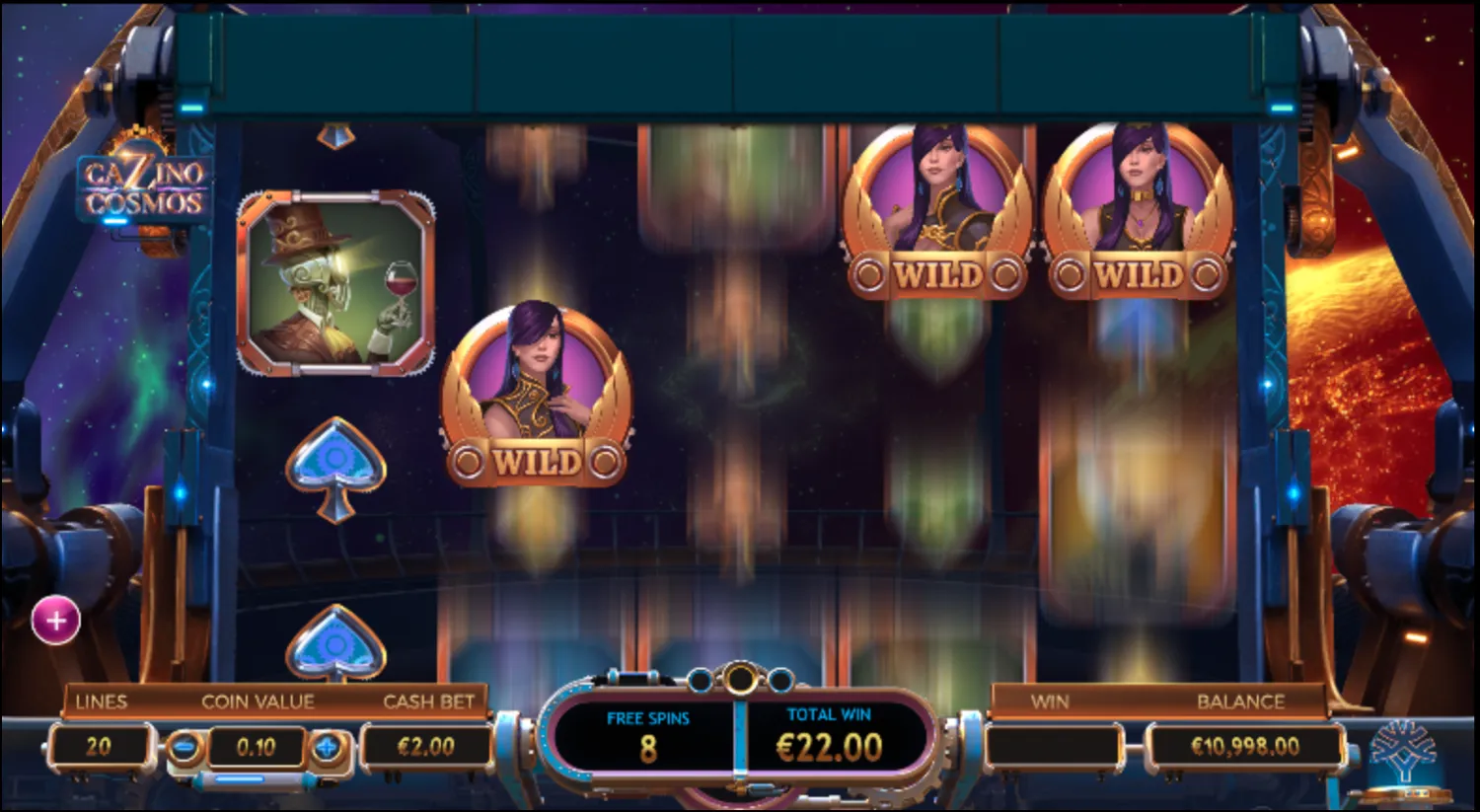The width and height of the screenshot is (1480, 812).
Task: Open the game menu via pink plus button
Action: 54,620
